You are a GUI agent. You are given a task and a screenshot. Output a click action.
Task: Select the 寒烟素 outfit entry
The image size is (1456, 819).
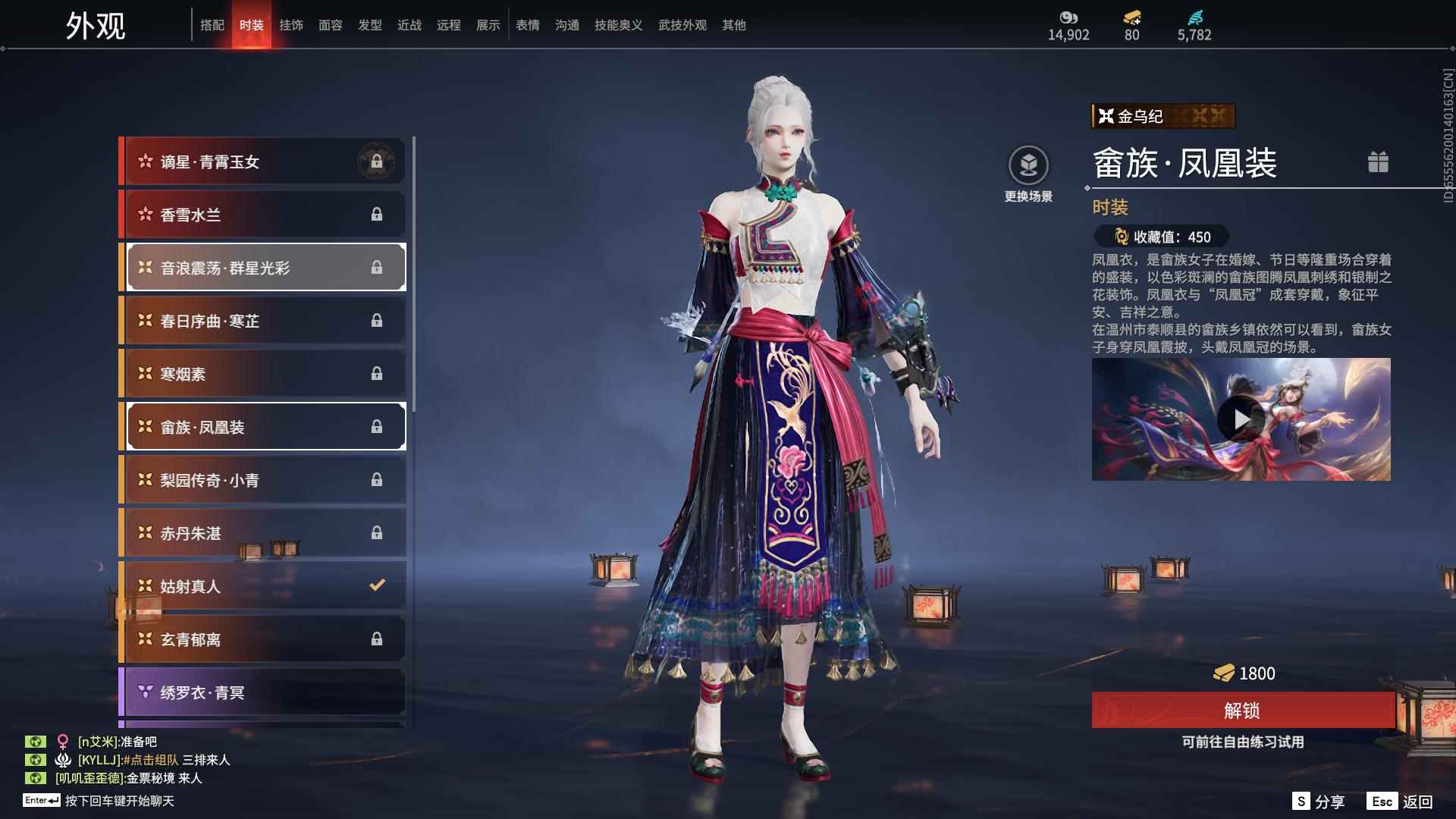click(x=263, y=373)
